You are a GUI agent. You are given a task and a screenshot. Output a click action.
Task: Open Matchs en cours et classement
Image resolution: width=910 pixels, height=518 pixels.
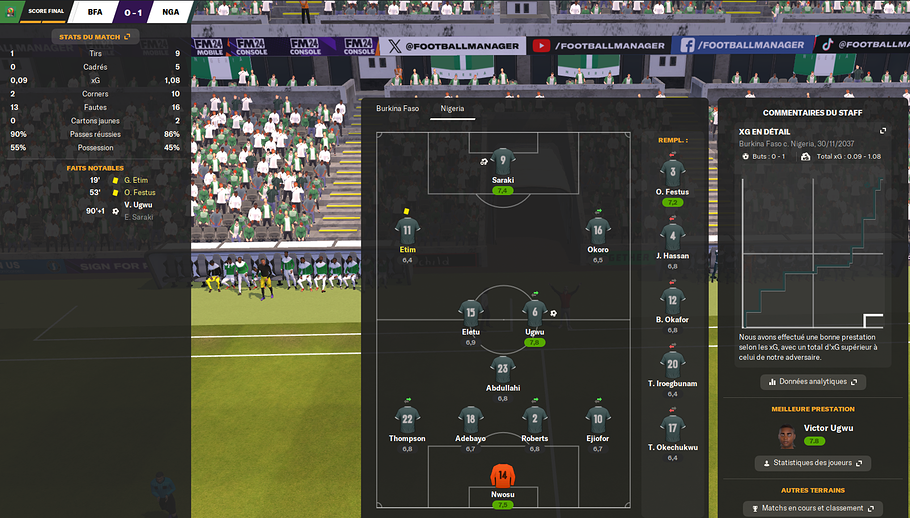tap(812, 509)
